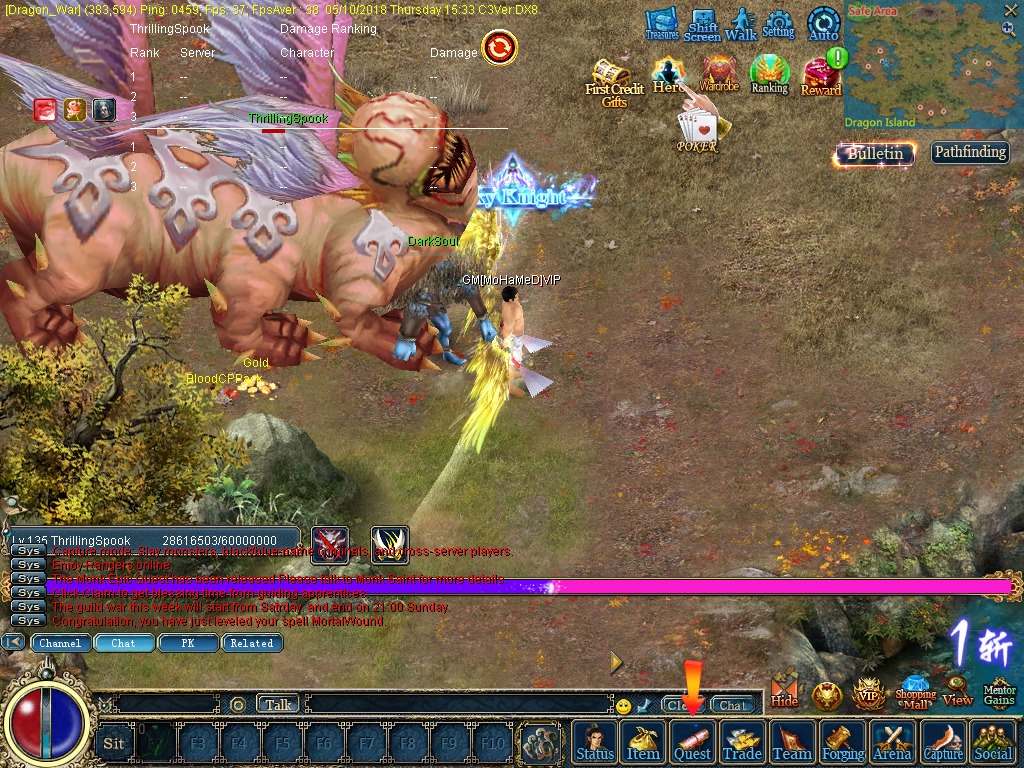Claim the Reward gift box
The image size is (1024, 768).
821,75
